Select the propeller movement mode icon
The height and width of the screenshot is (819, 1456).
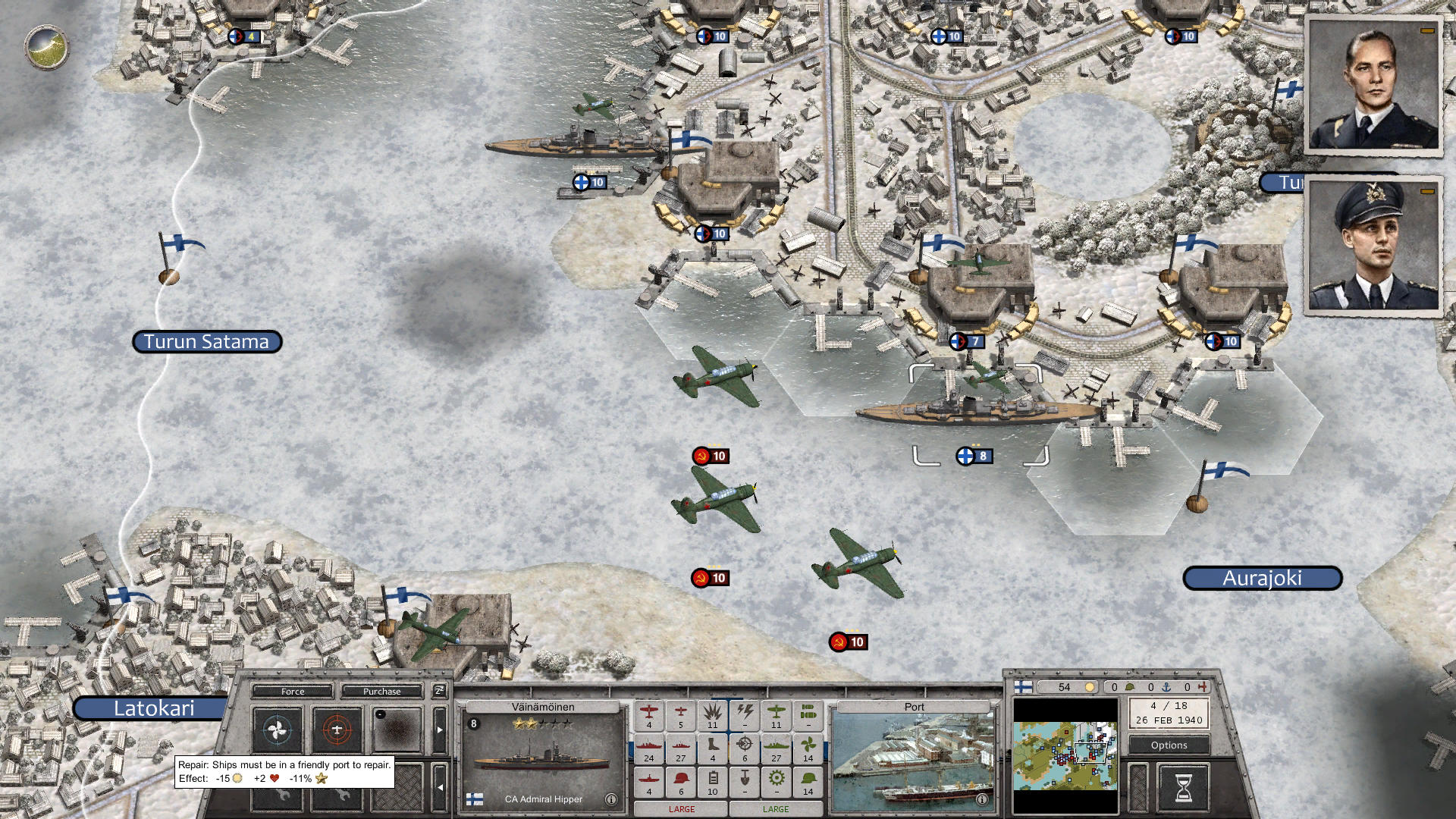276,730
